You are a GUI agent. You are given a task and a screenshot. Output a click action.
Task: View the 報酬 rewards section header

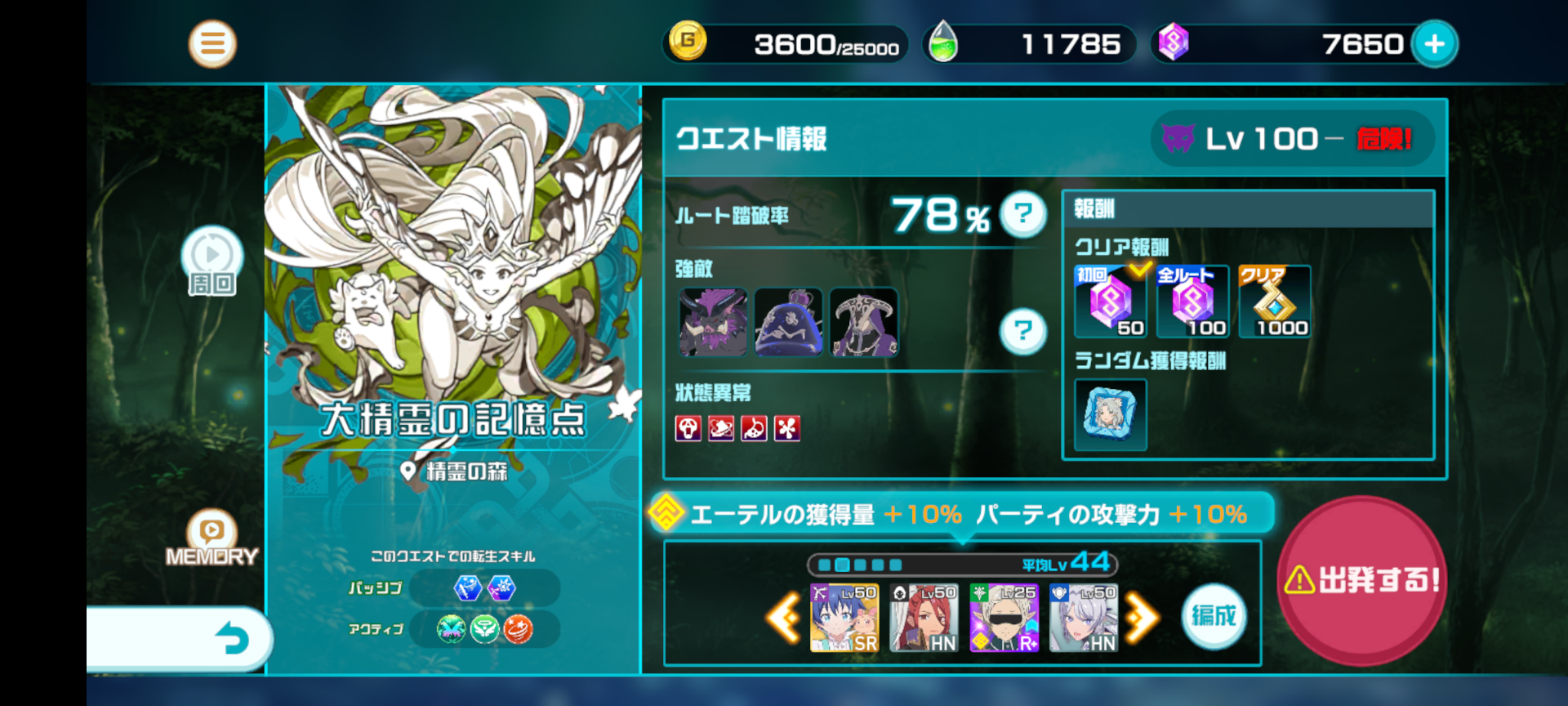coord(1094,209)
